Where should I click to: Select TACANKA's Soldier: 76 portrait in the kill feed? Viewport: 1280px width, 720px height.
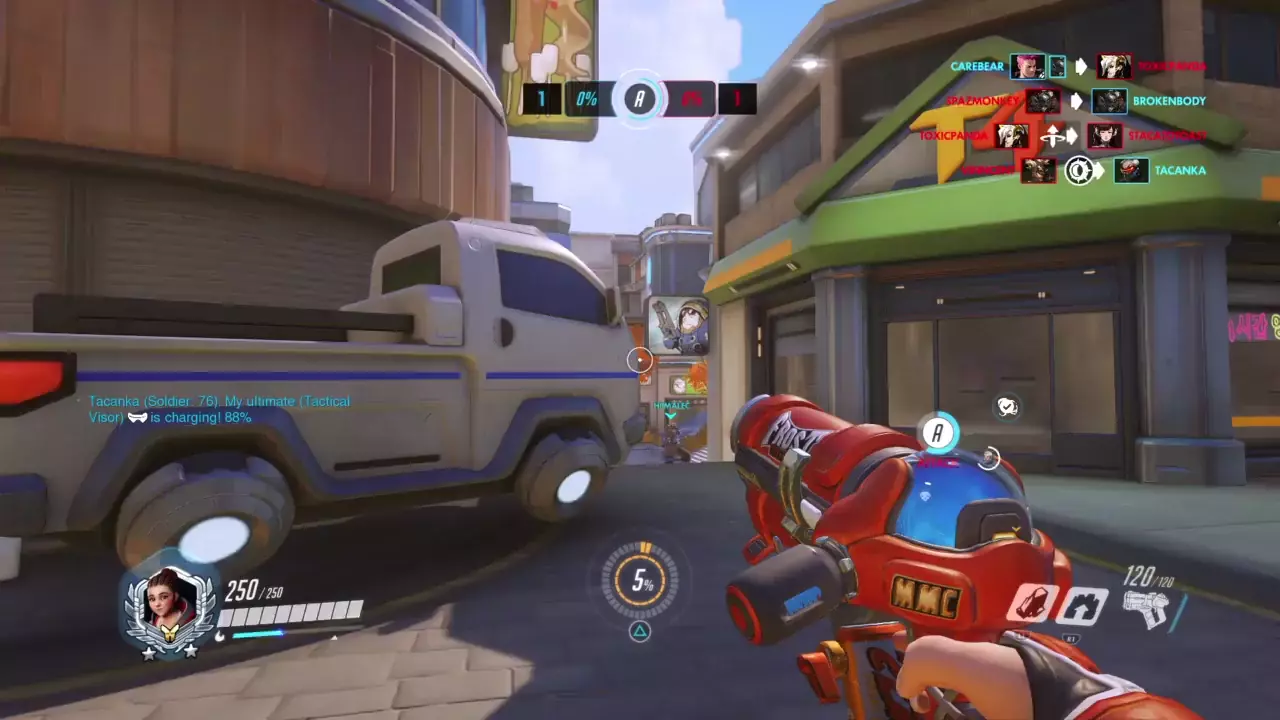tap(1131, 170)
